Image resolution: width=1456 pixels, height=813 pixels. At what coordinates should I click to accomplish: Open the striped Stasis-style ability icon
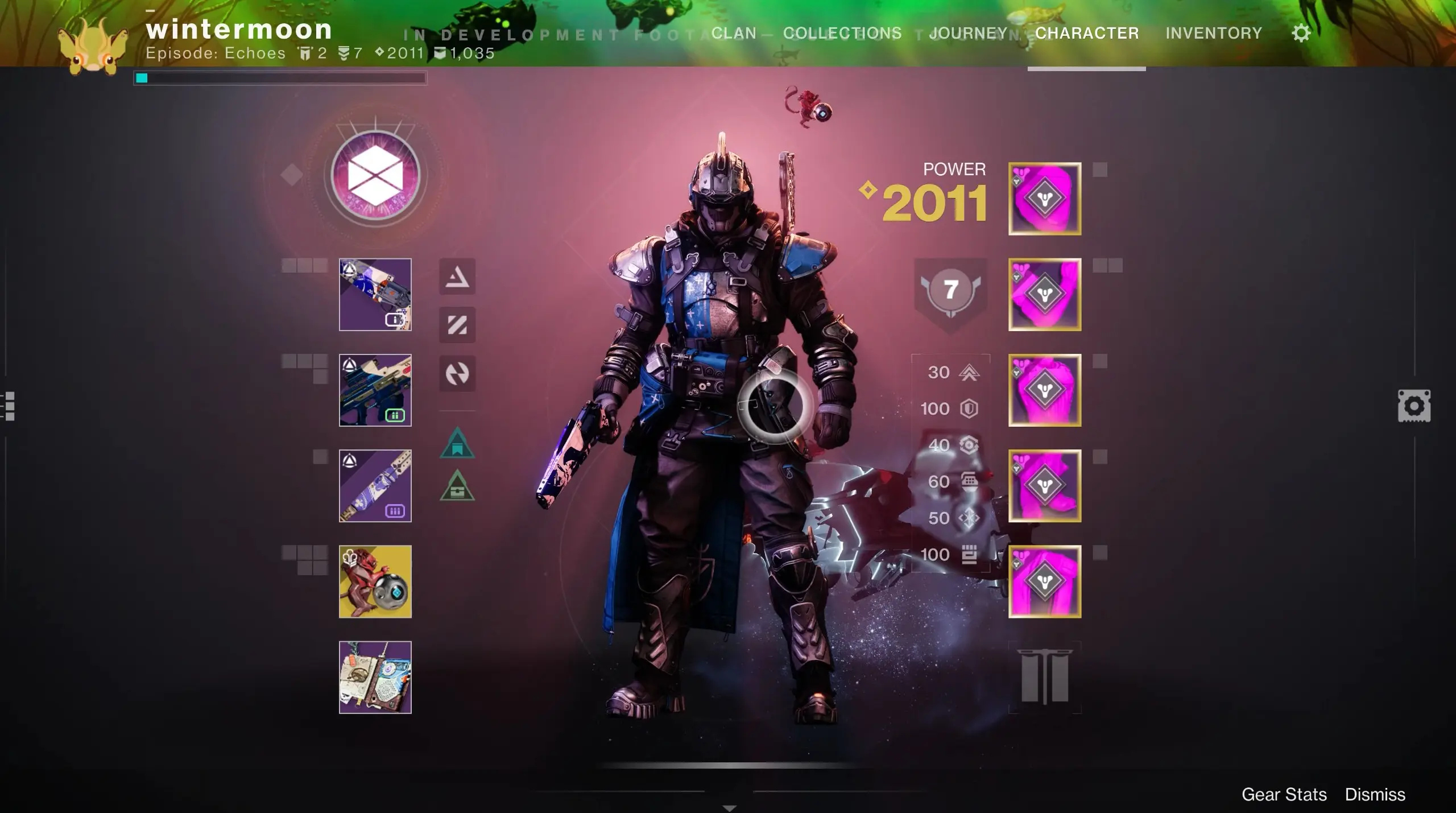pyautogui.click(x=457, y=327)
